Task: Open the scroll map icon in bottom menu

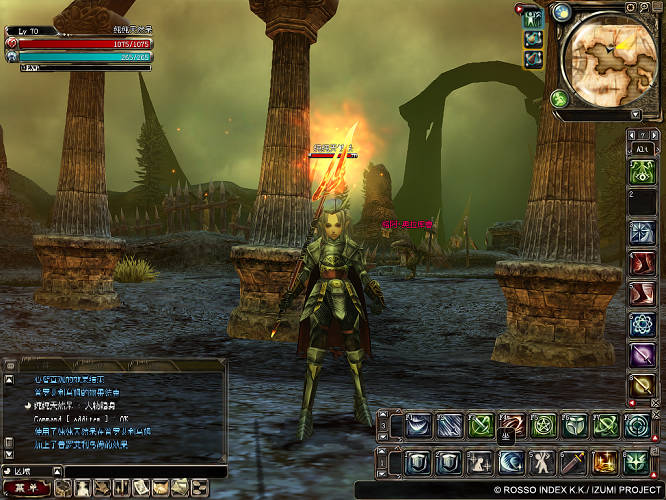Action: (144, 487)
